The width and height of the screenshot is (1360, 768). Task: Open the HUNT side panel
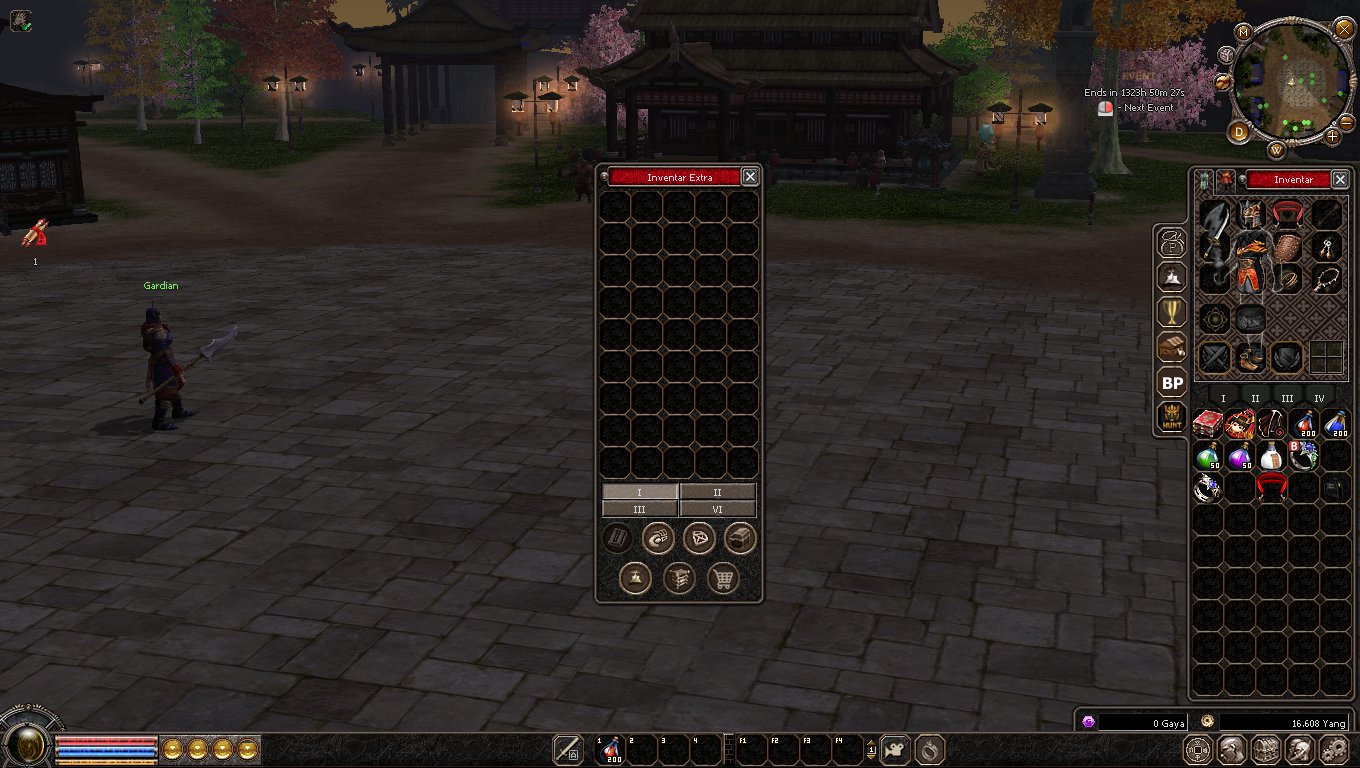pyautogui.click(x=1172, y=418)
